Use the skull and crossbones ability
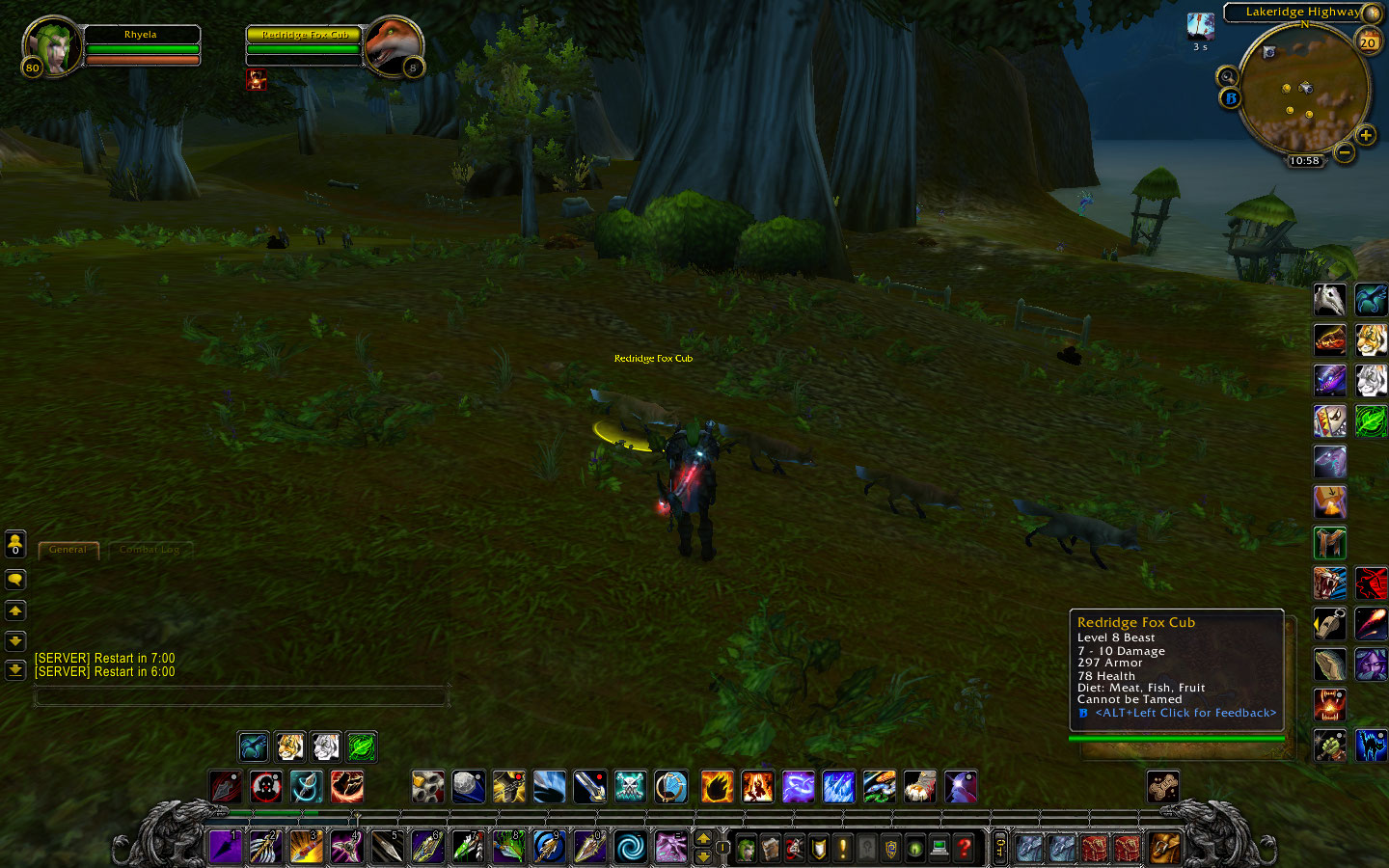This screenshot has height=868, width=1389. 630,787
